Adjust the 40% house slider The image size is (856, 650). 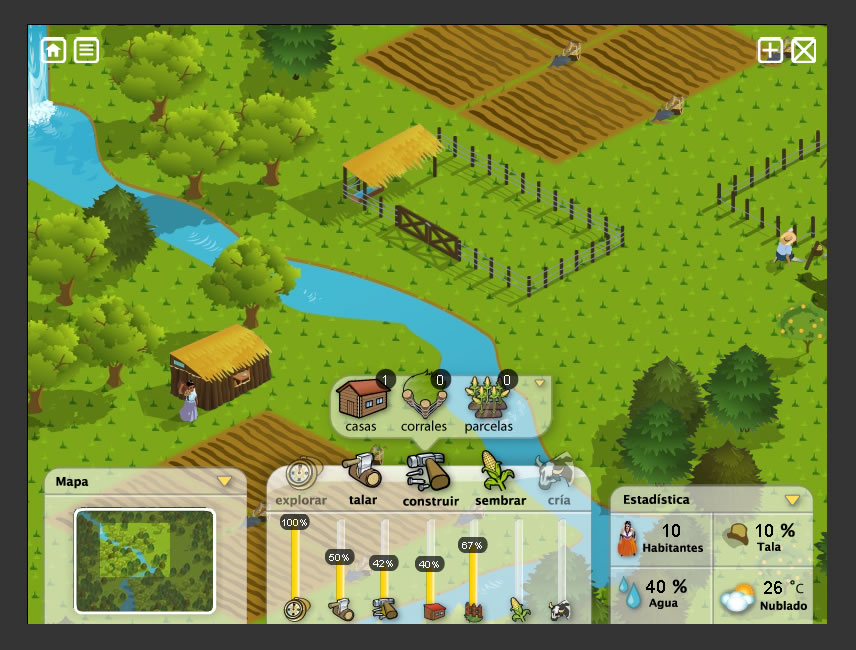click(429, 564)
